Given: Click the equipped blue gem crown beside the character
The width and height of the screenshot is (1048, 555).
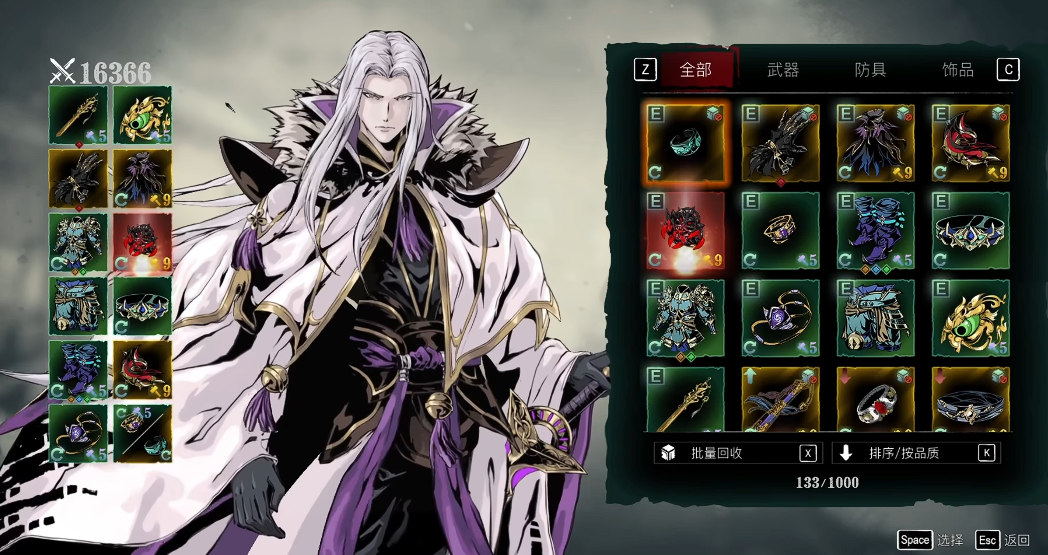Looking at the screenshot, I should coord(142,306).
